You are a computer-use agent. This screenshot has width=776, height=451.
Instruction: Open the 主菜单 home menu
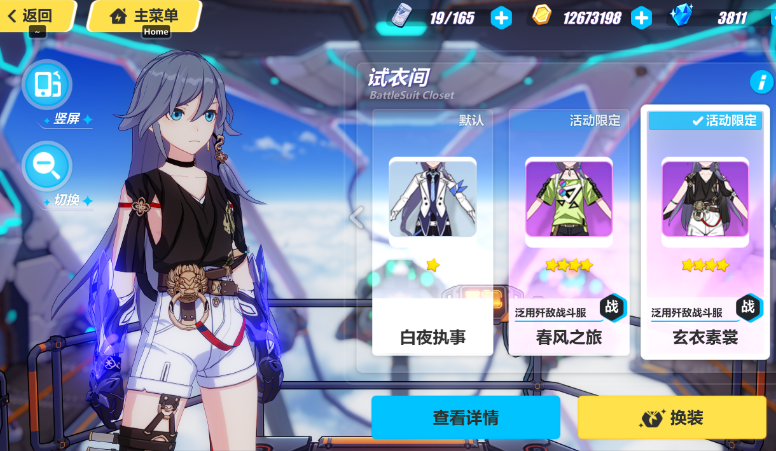tap(145, 15)
